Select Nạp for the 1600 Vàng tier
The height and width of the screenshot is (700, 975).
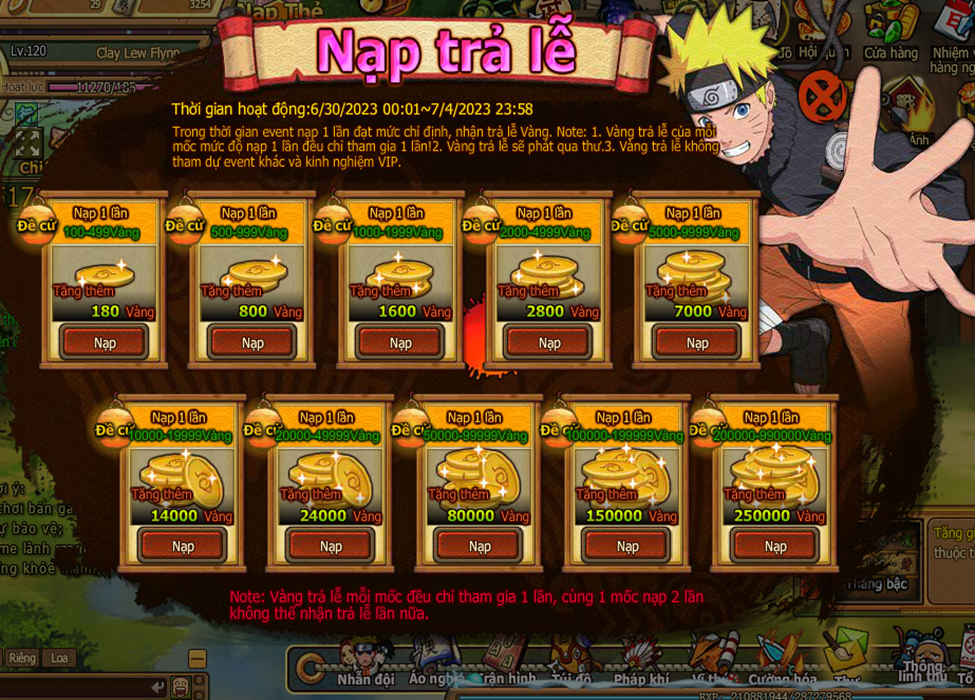(401, 343)
